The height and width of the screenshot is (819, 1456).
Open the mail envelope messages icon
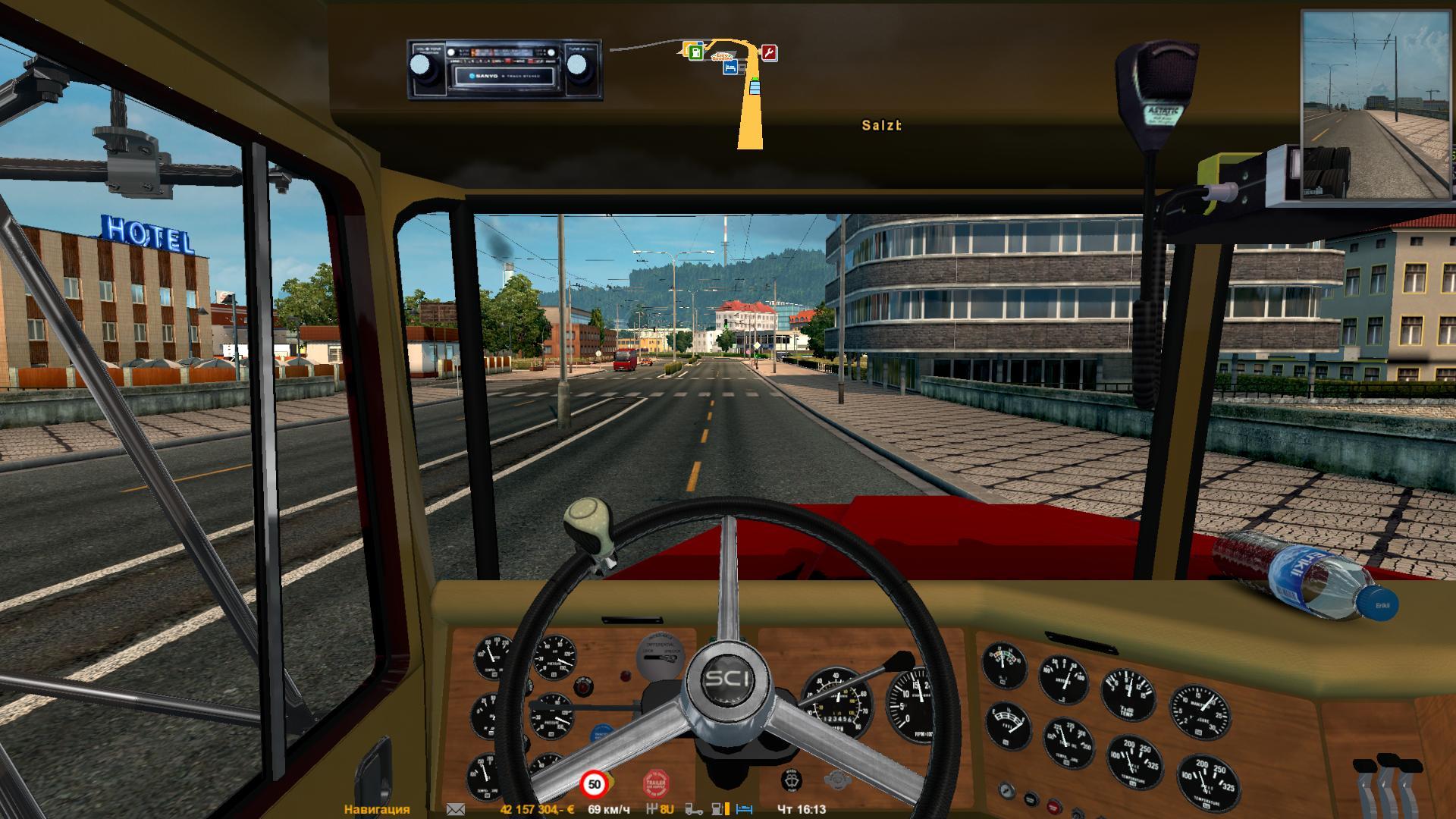pyautogui.click(x=456, y=809)
